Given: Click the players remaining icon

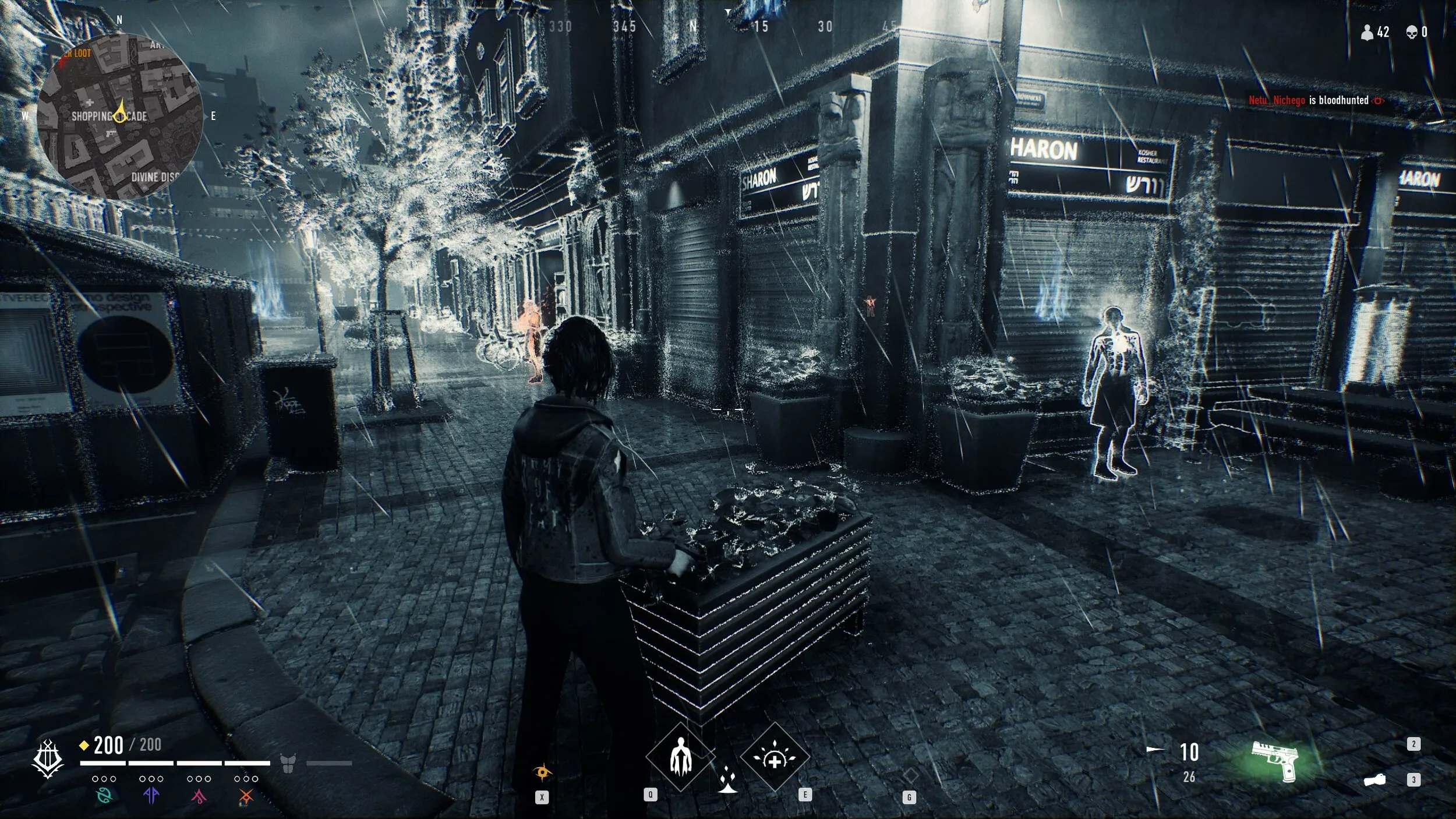Looking at the screenshot, I should 1366,33.
